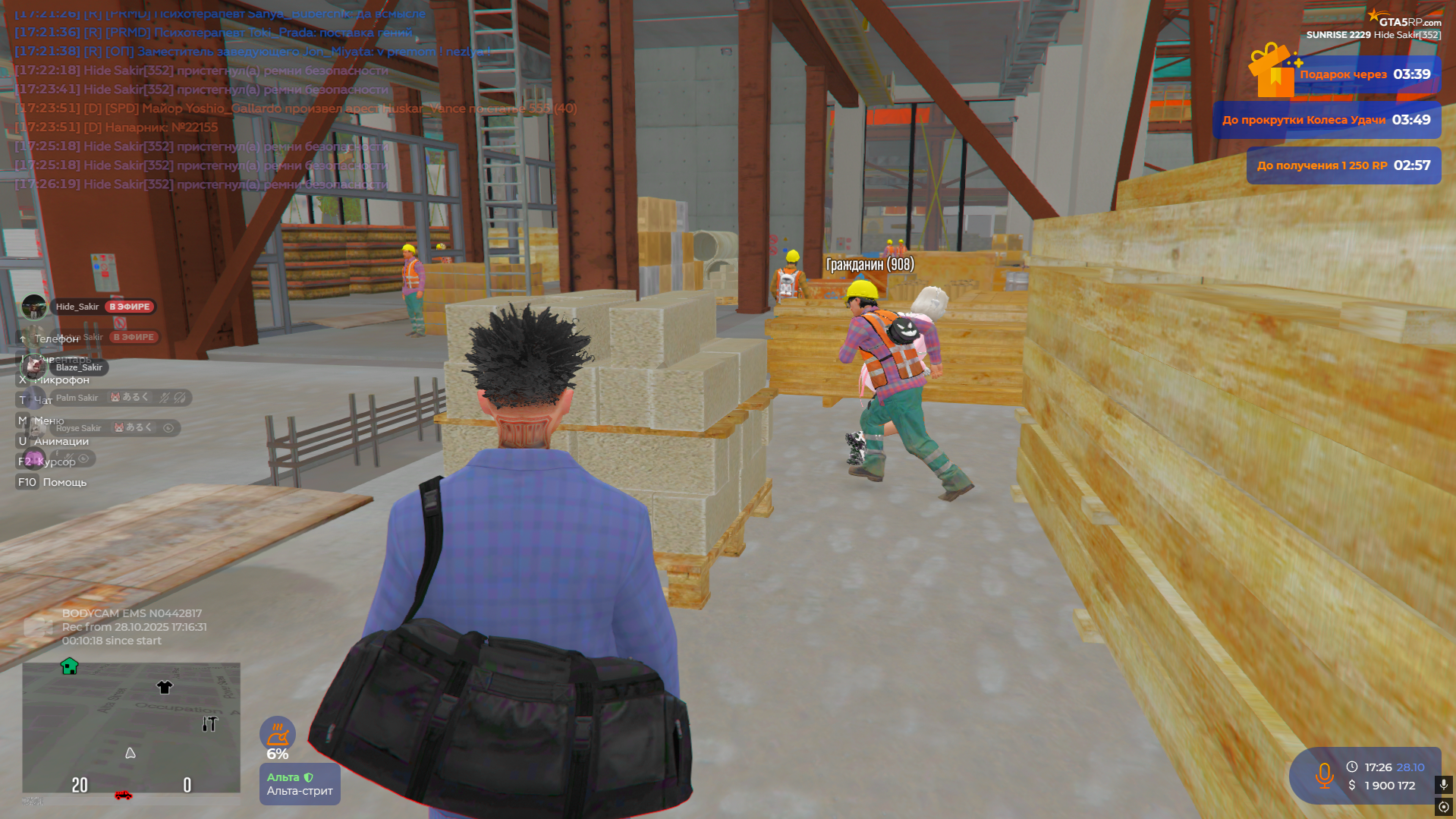This screenshot has width=1456, height=819.
Task: Click the GTA5RP.com logo
Action: (1405, 20)
